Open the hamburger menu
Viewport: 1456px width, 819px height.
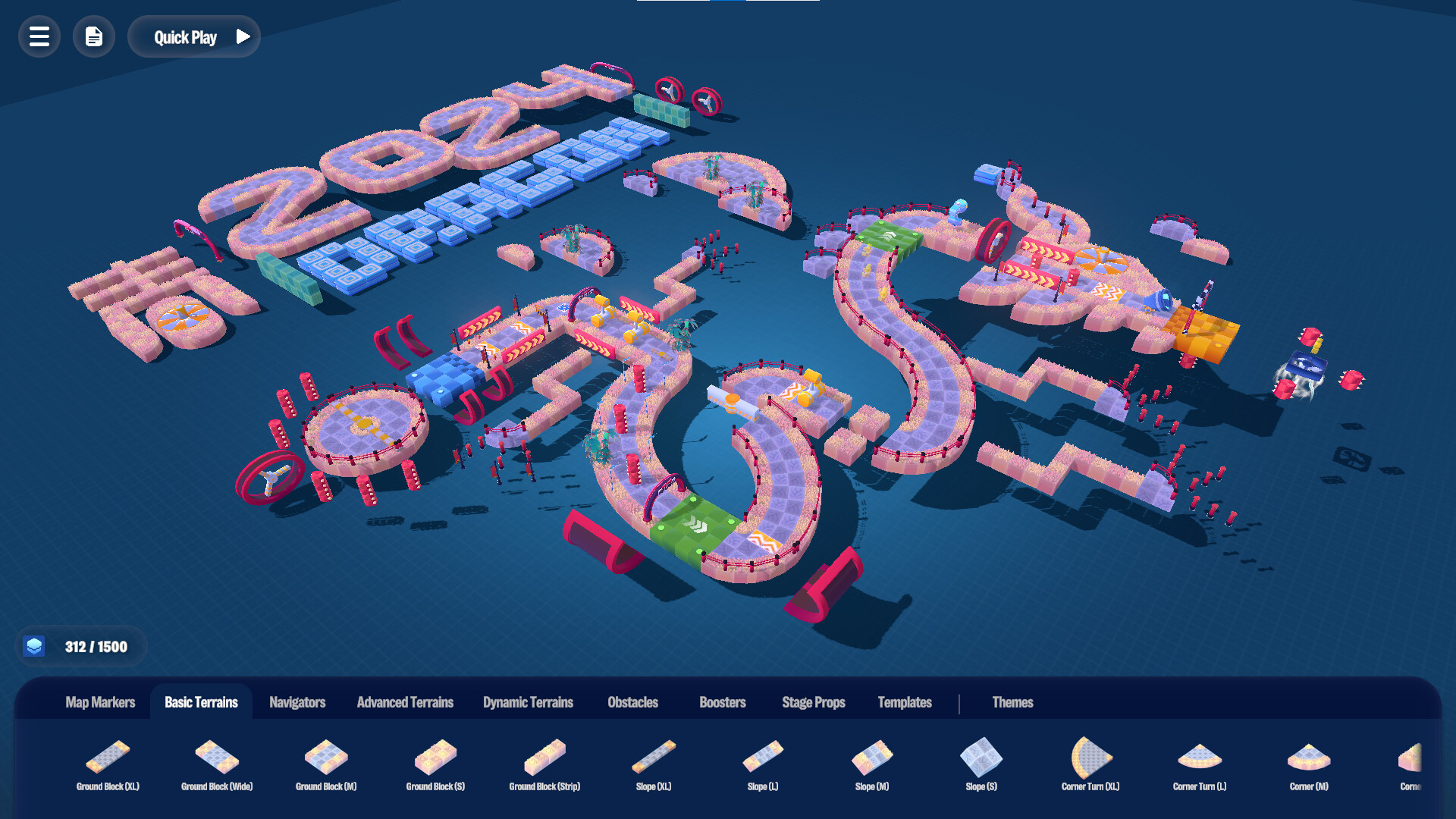click(x=39, y=36)
